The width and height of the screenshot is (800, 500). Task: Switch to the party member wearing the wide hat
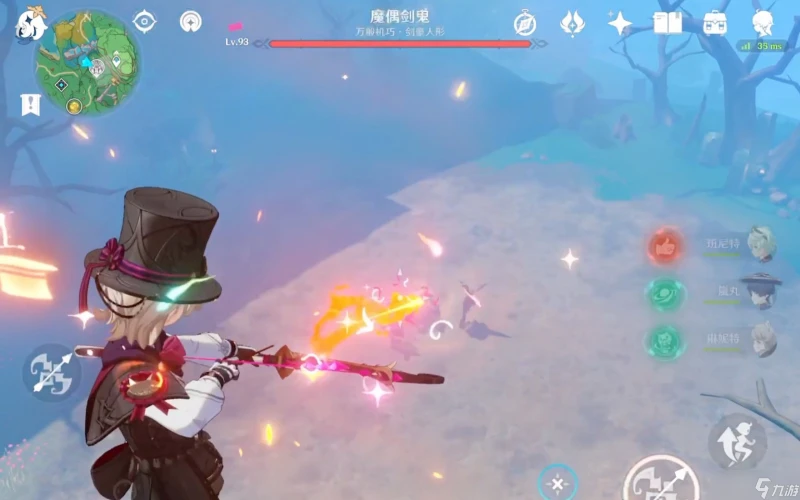[762, 291]
